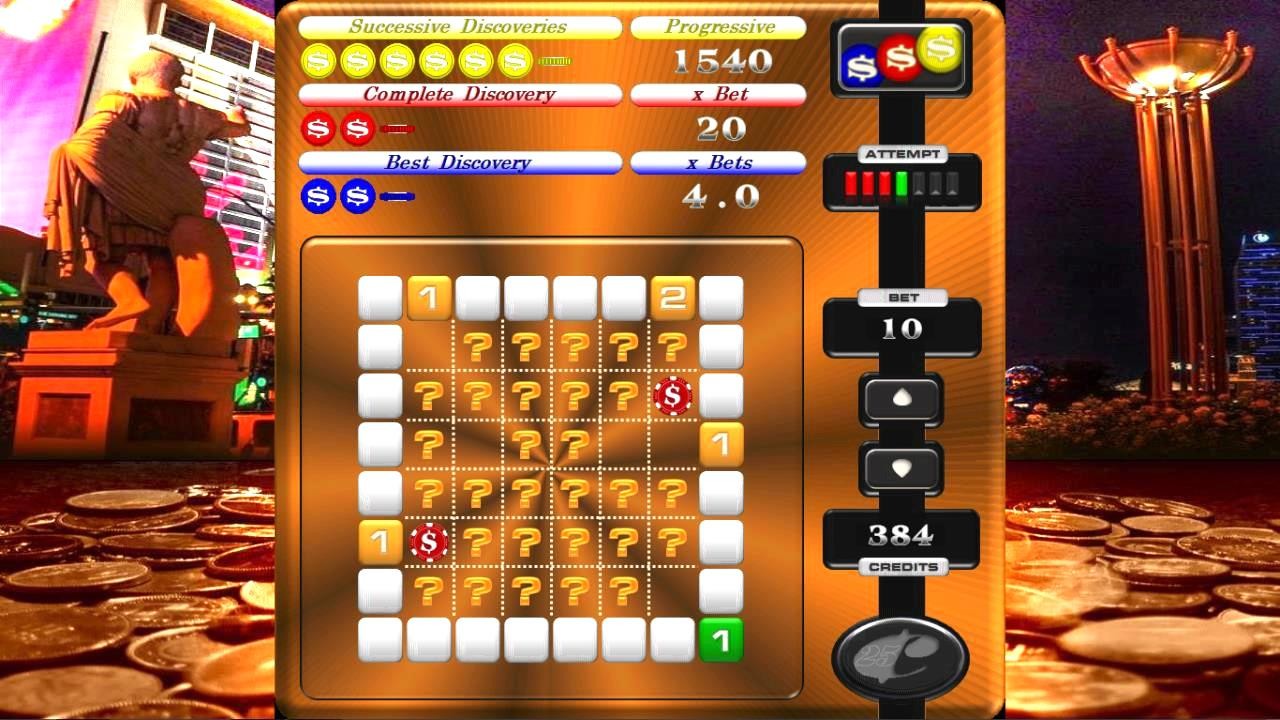1280x720 pixels.
Task: Click the green 1 tile at bottom right
Action: click(x=722, y=641)
